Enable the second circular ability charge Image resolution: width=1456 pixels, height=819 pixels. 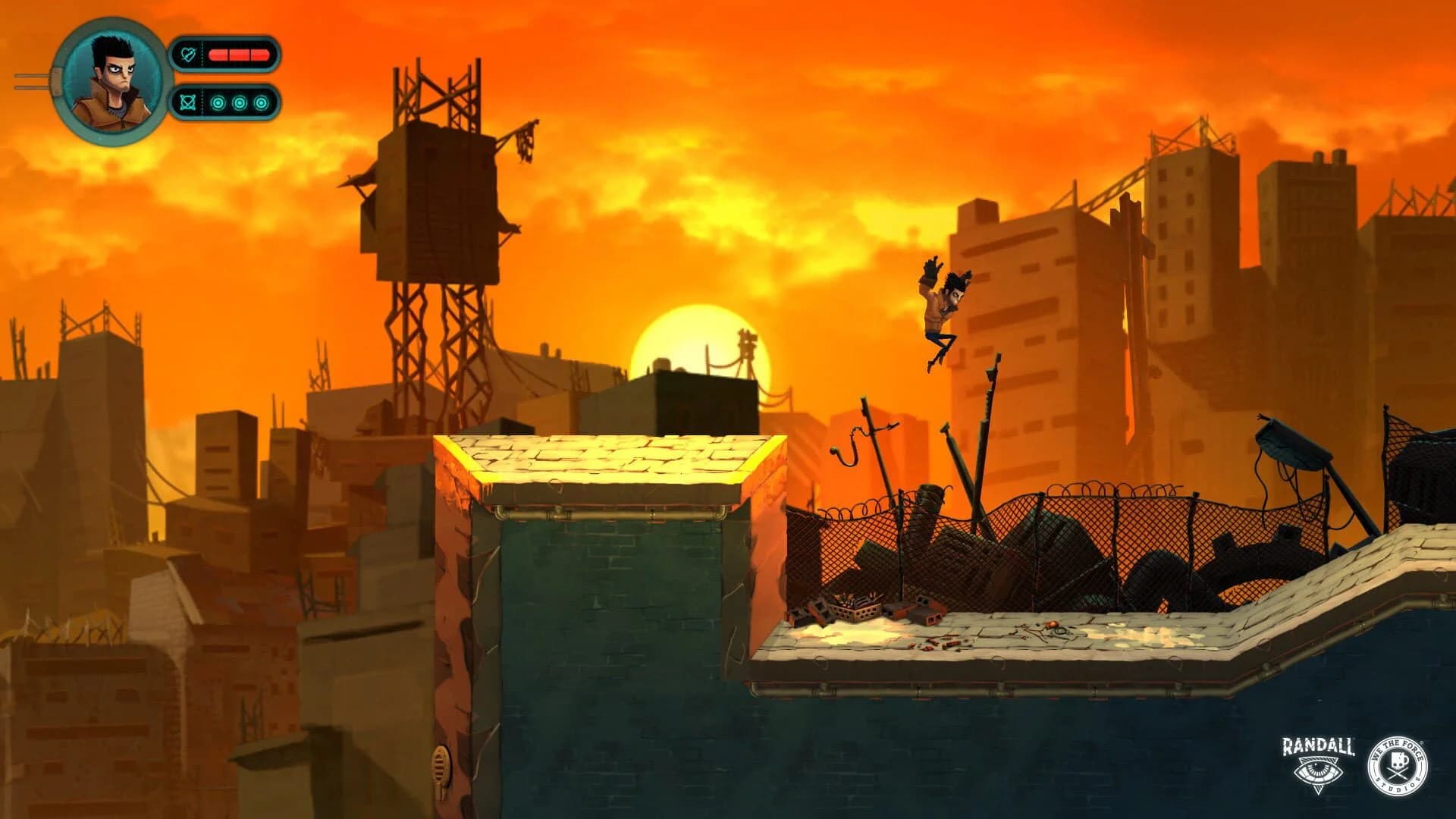pyautogui.click(x=240, y=103)
